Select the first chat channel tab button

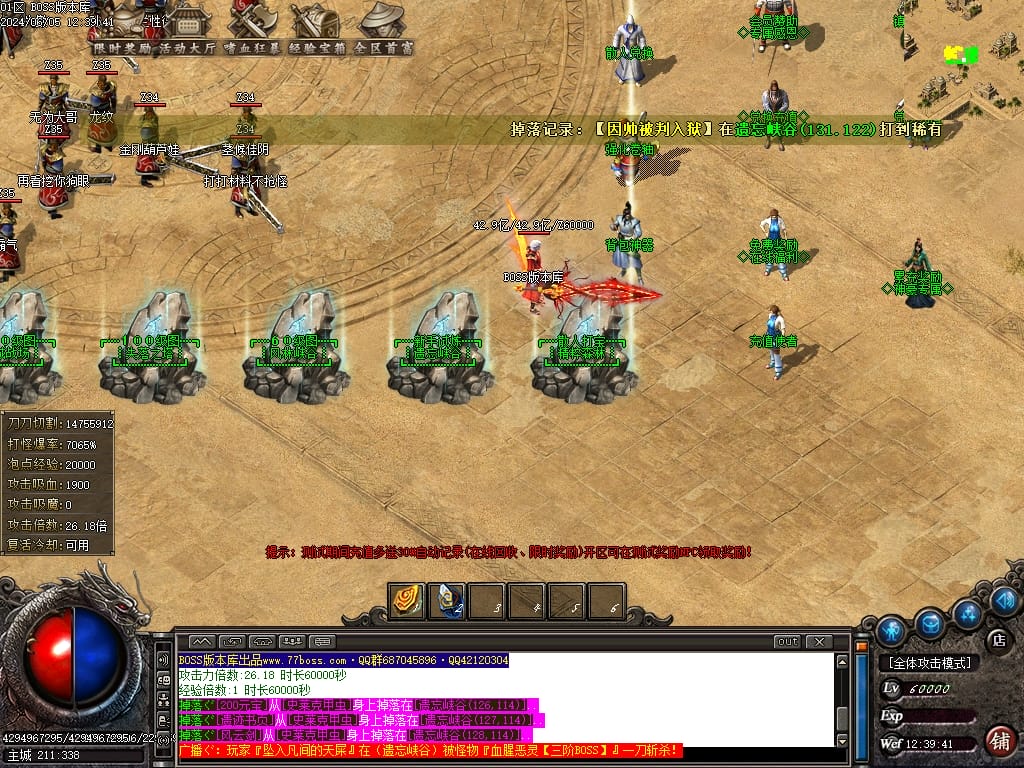tap(201, 641)
